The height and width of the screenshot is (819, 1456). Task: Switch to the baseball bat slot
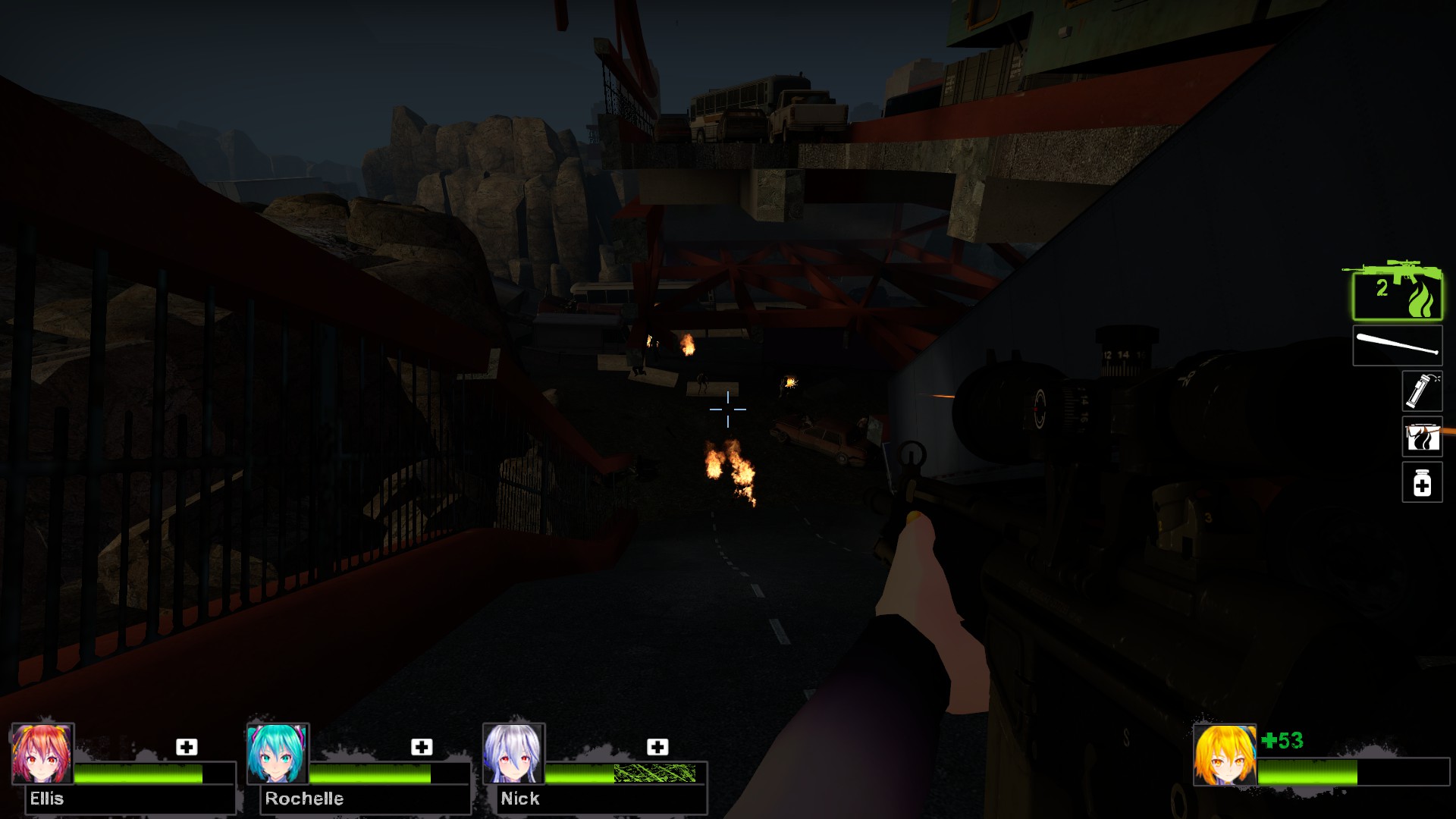(x=1397, y=346)
